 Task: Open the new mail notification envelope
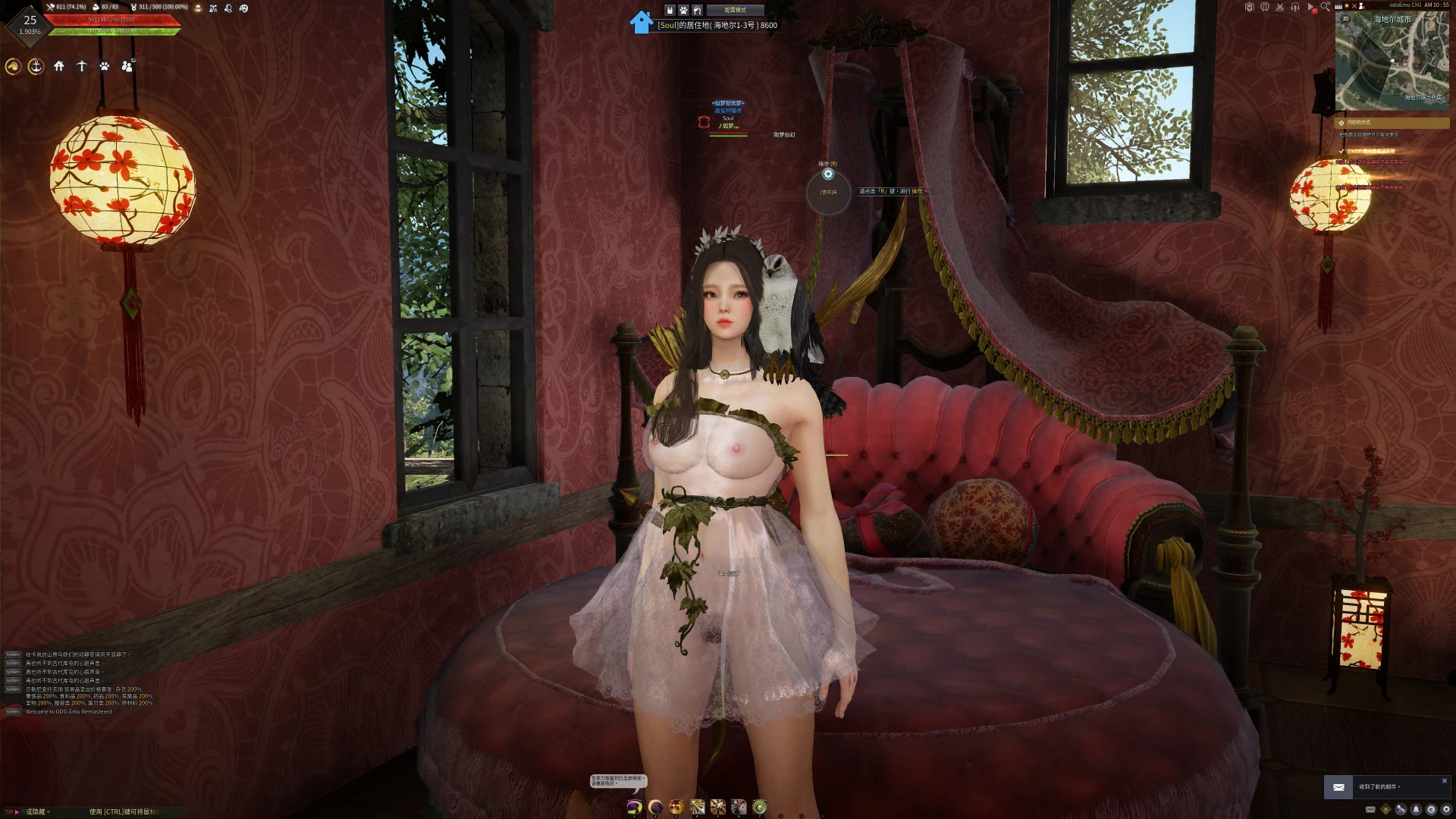(1338, 787)
